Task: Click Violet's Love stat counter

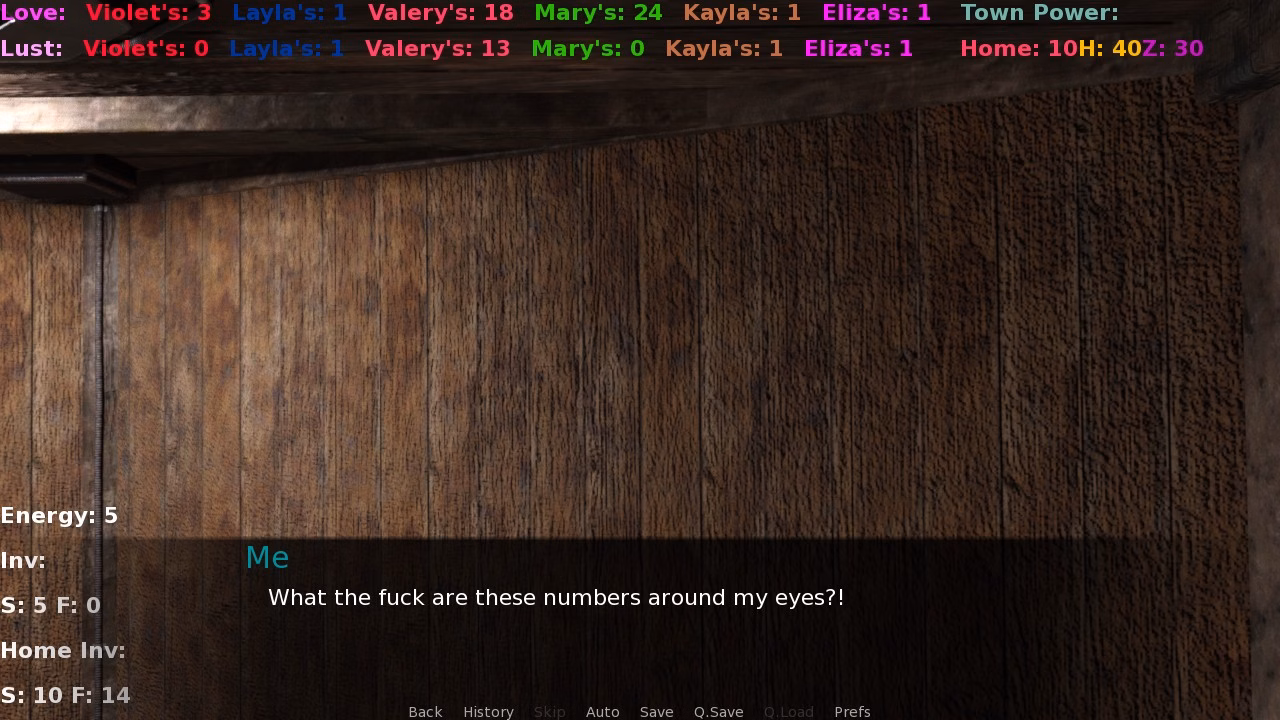Action: tap(148, 13)
